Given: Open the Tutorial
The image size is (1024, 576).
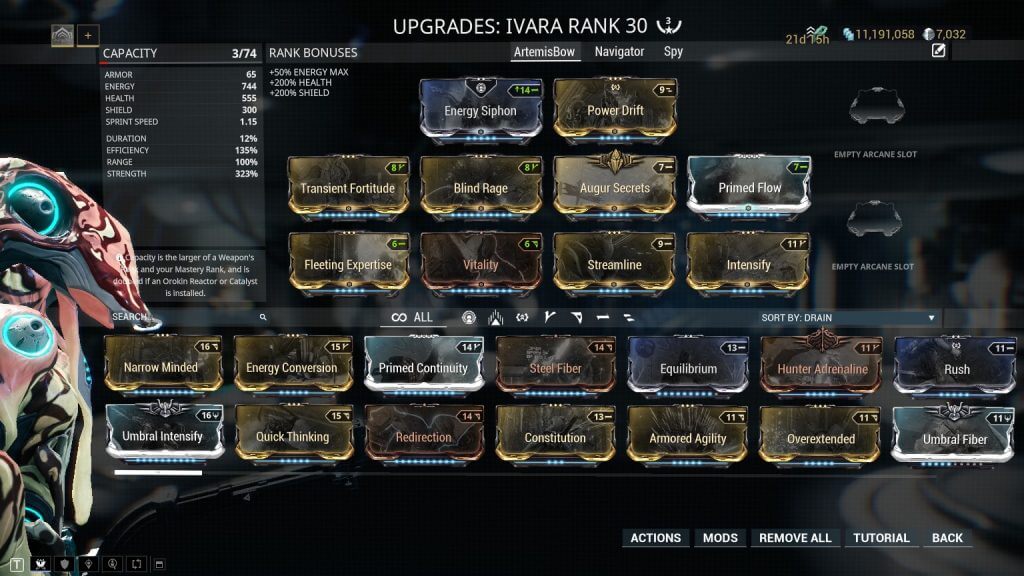Looking at the screenshot, I should pyautogui.click(x=881, y=538).
